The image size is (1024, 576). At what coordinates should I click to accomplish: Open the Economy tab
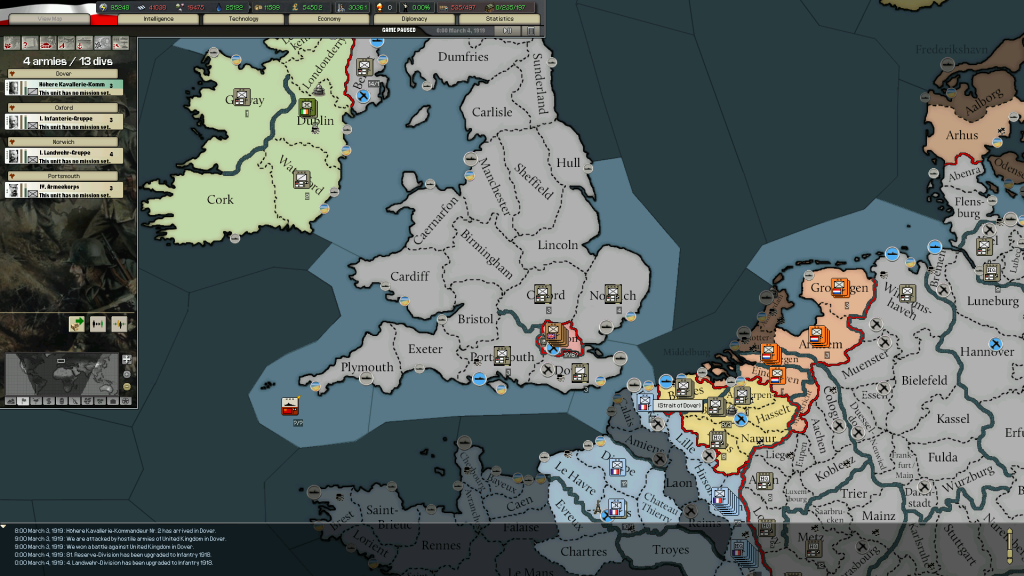tap(328, 19)
